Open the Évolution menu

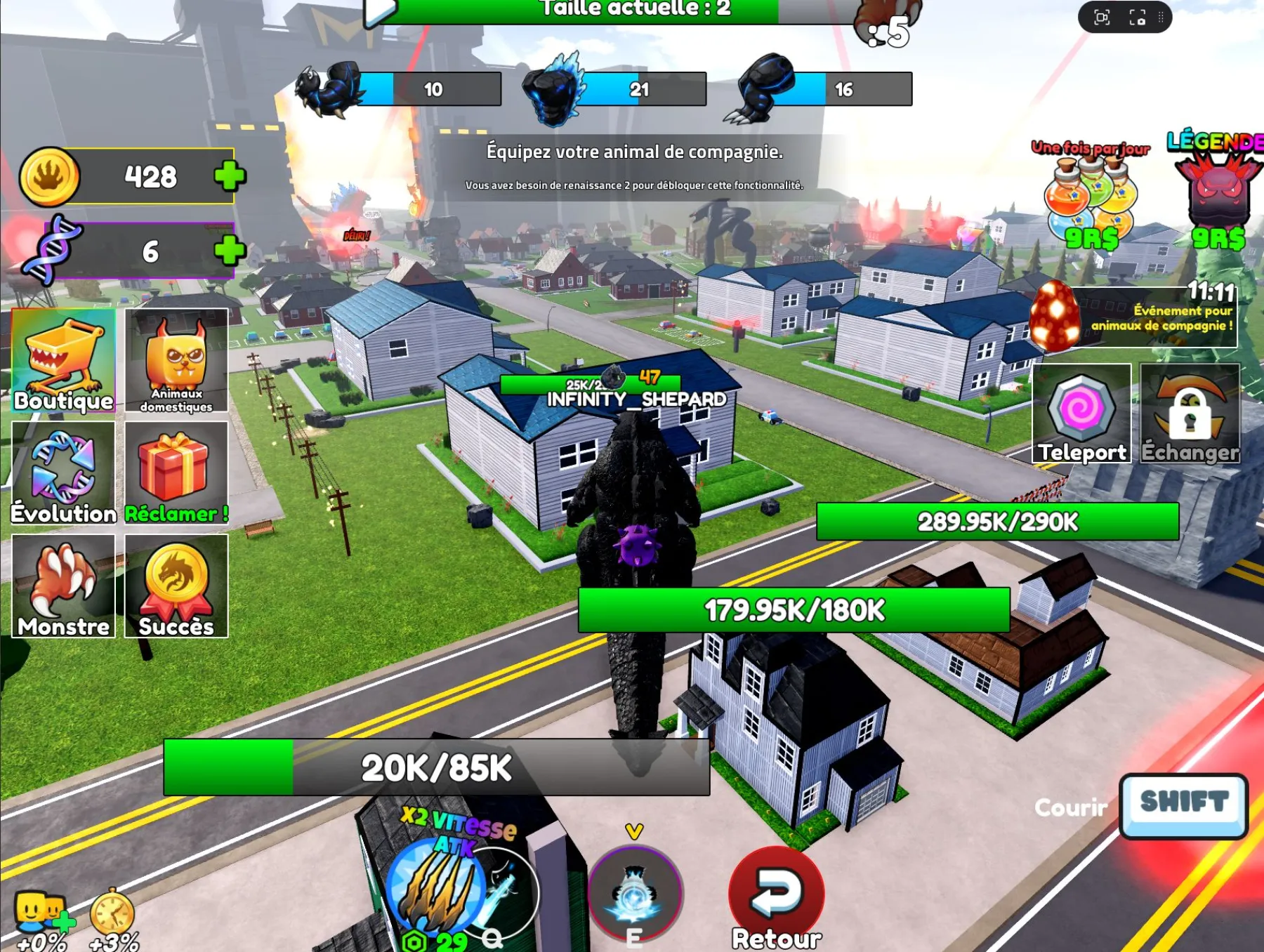tap(63, 470)
